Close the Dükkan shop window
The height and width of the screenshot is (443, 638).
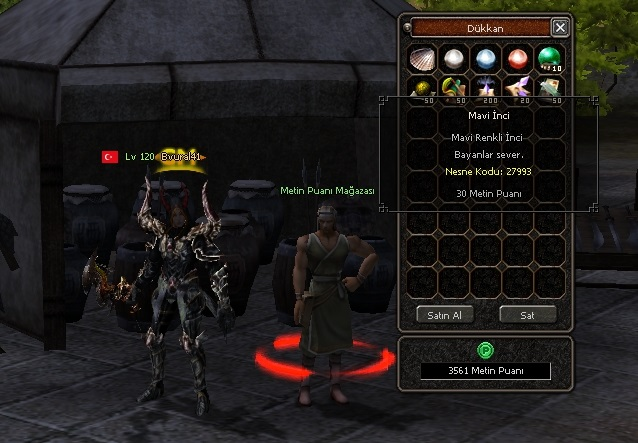tap(560, 28)
